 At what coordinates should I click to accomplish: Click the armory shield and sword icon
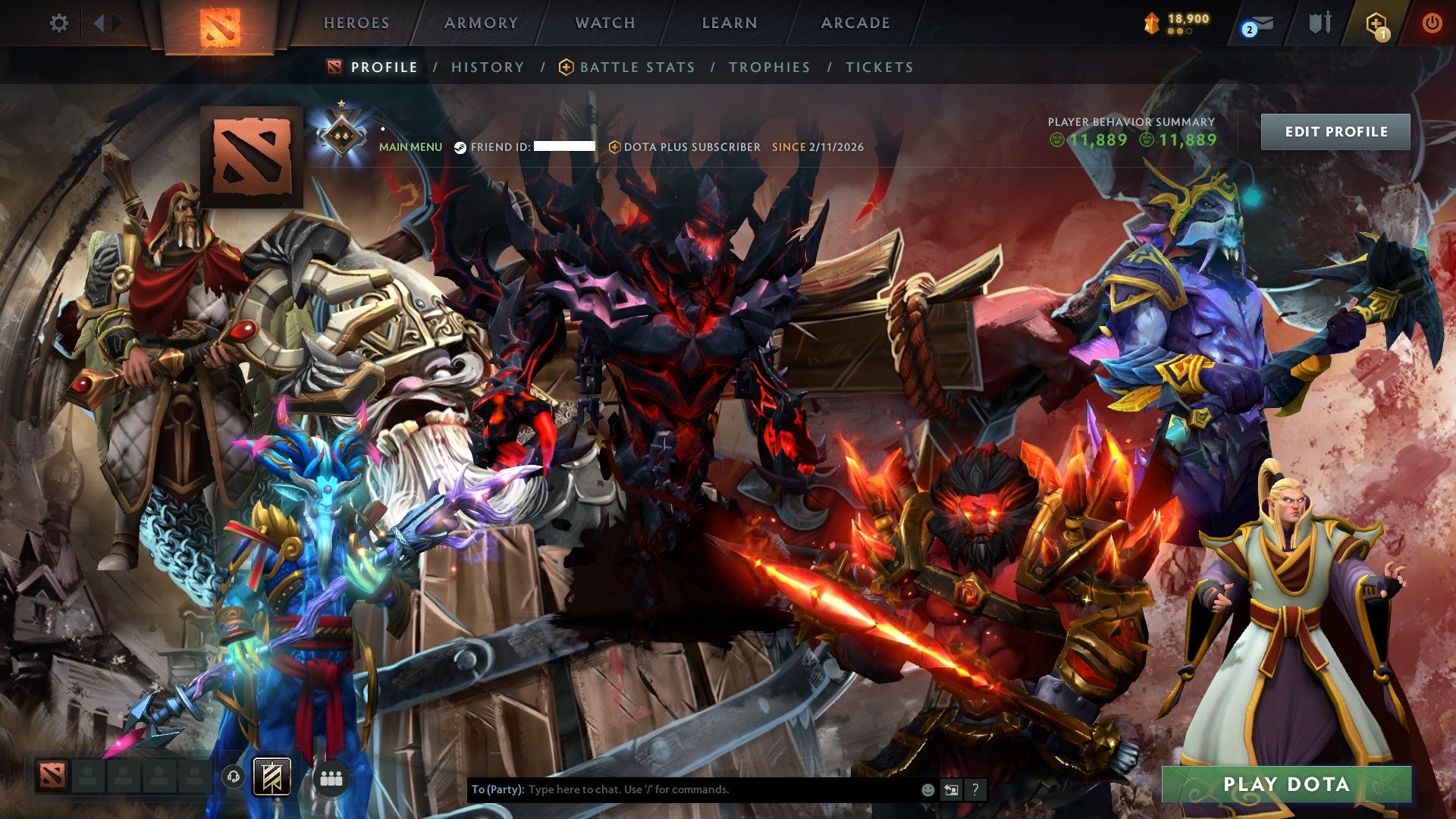pos(1320,23)
